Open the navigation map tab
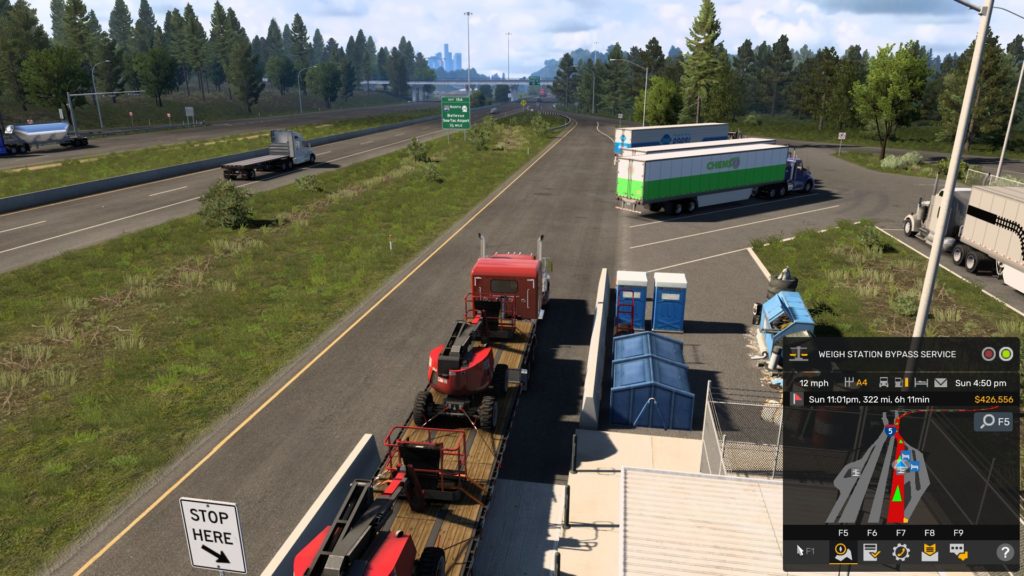The height and width of the screenshot is (576, 1024). point(843,551)
